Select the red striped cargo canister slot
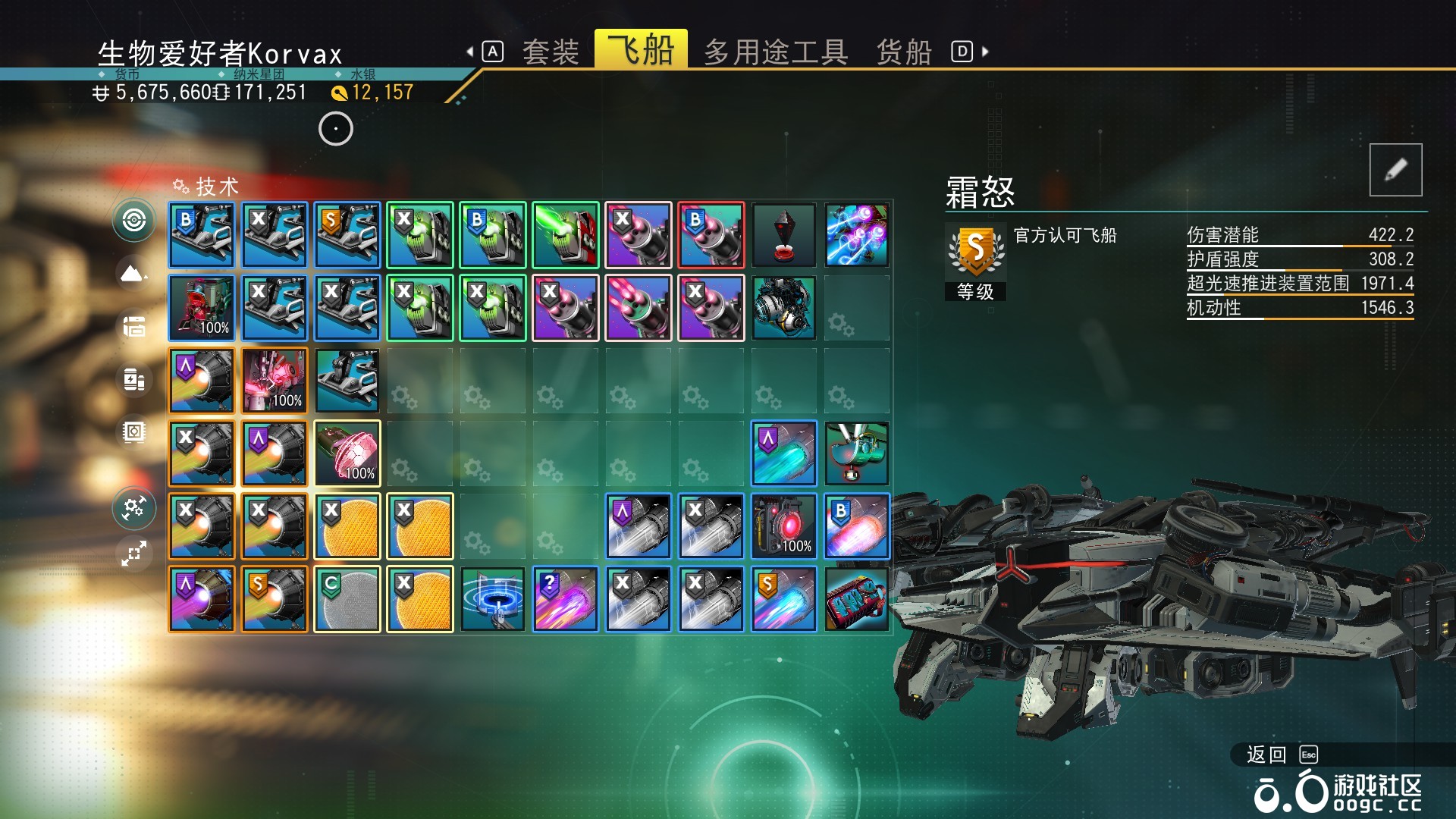The height and width of the screenshot is (819, 1456). (x=857, y=599)
